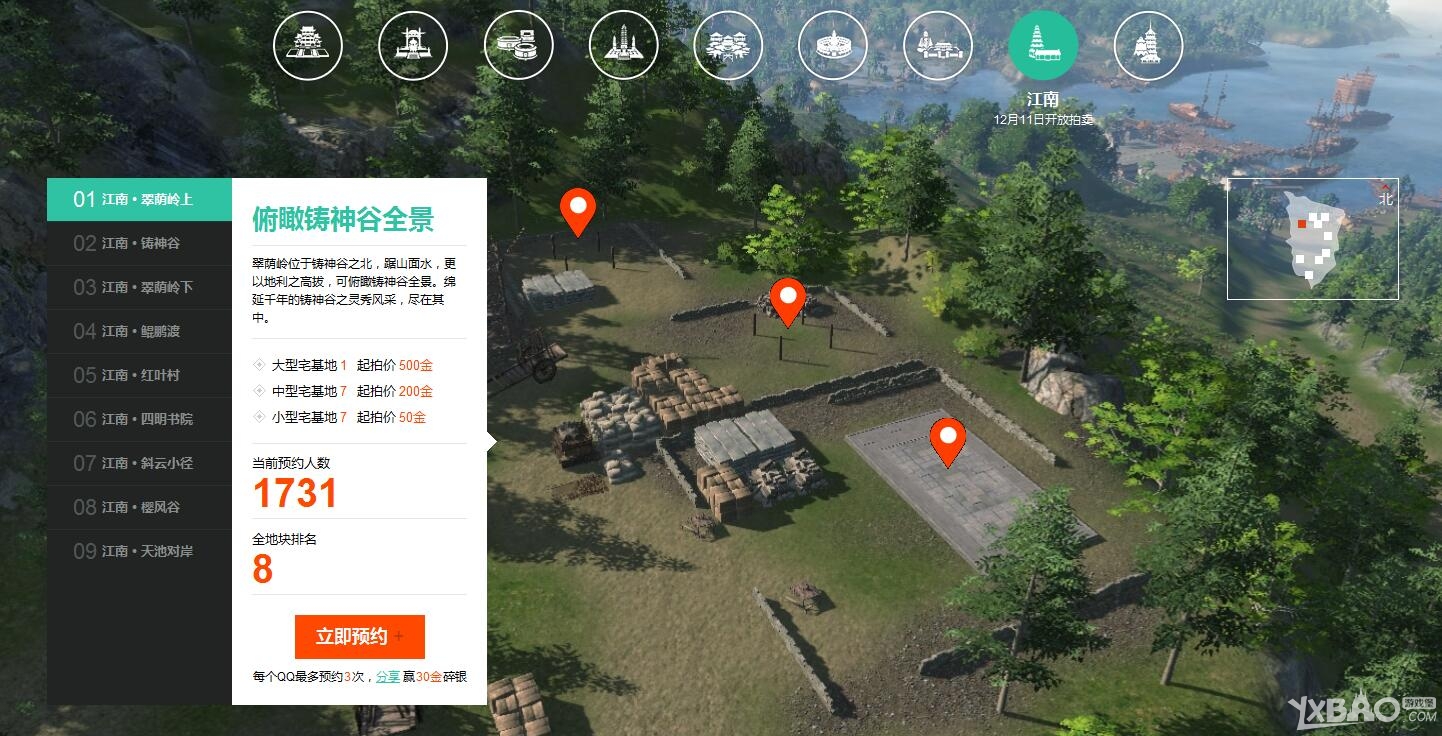This screenshot has height=736, width=1442.
Task: Open the three-tower region icon
Action: point(623,45)
